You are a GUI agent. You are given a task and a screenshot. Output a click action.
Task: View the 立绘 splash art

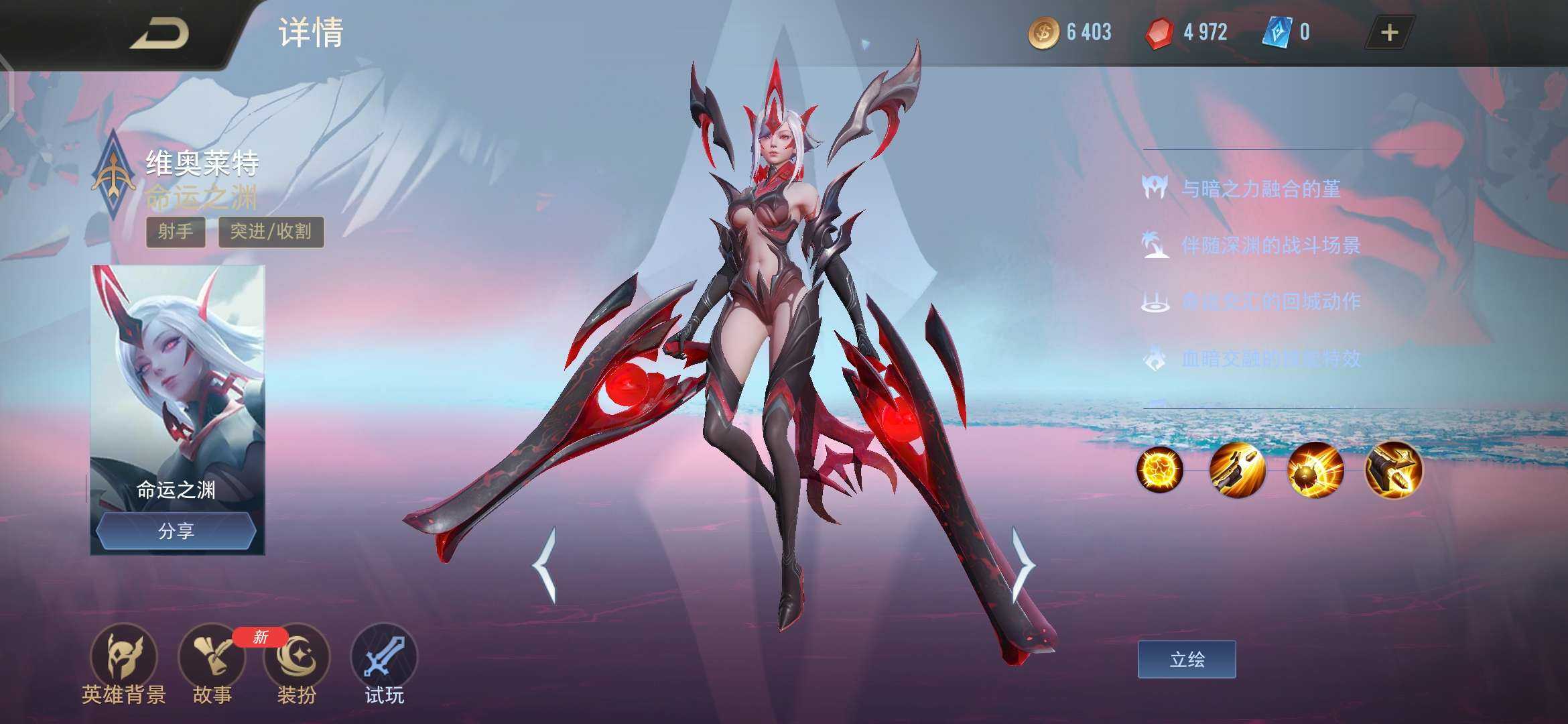coord(1187,660)
